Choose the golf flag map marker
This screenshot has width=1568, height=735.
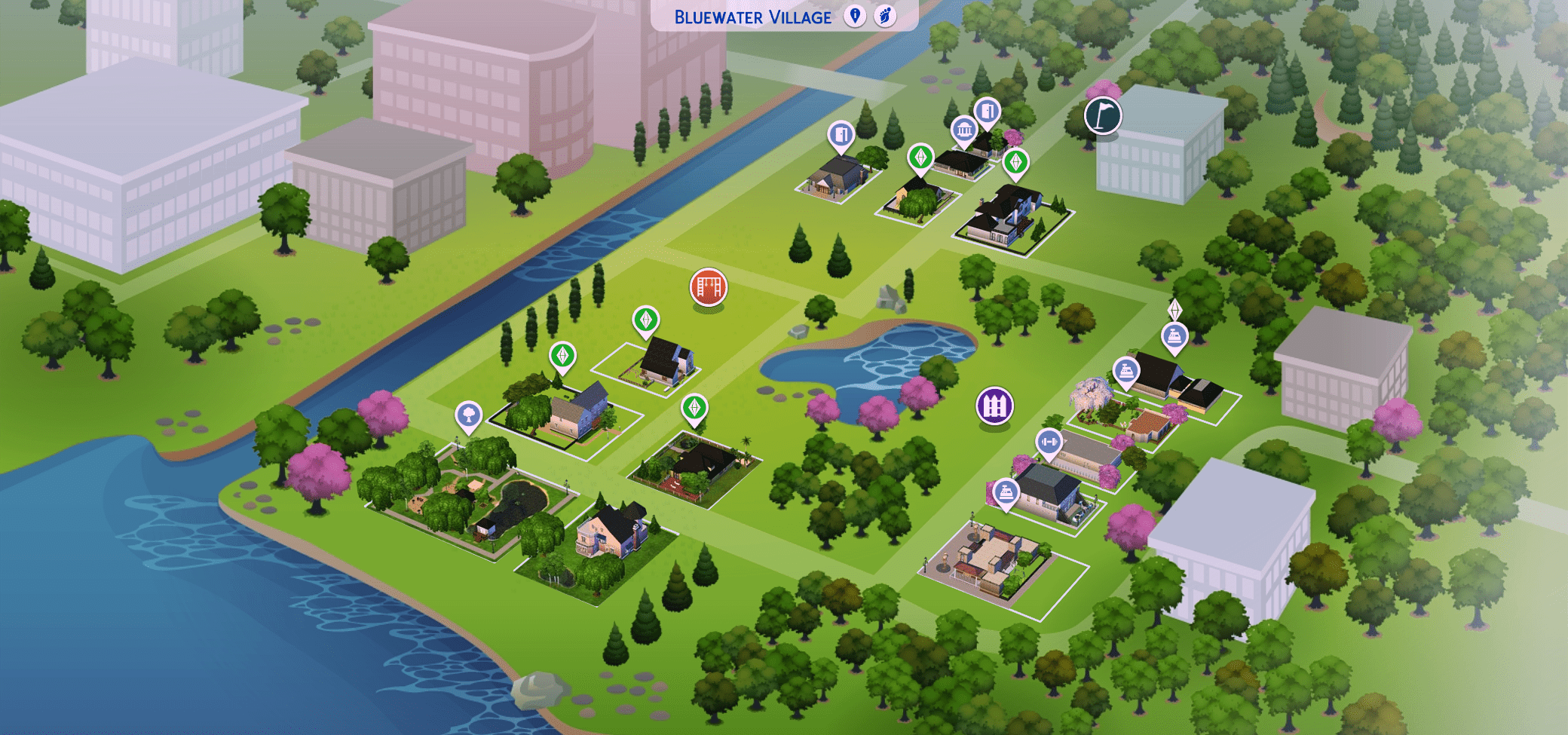[1103, 115]
